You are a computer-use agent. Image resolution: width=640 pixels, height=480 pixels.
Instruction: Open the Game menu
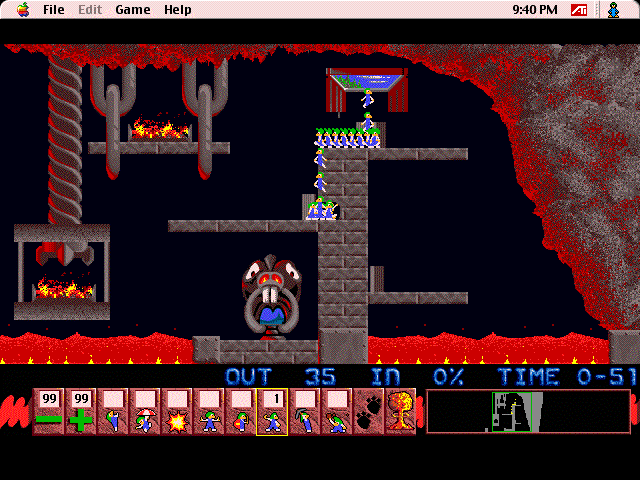pyautogui.click(x=132, y=10)
